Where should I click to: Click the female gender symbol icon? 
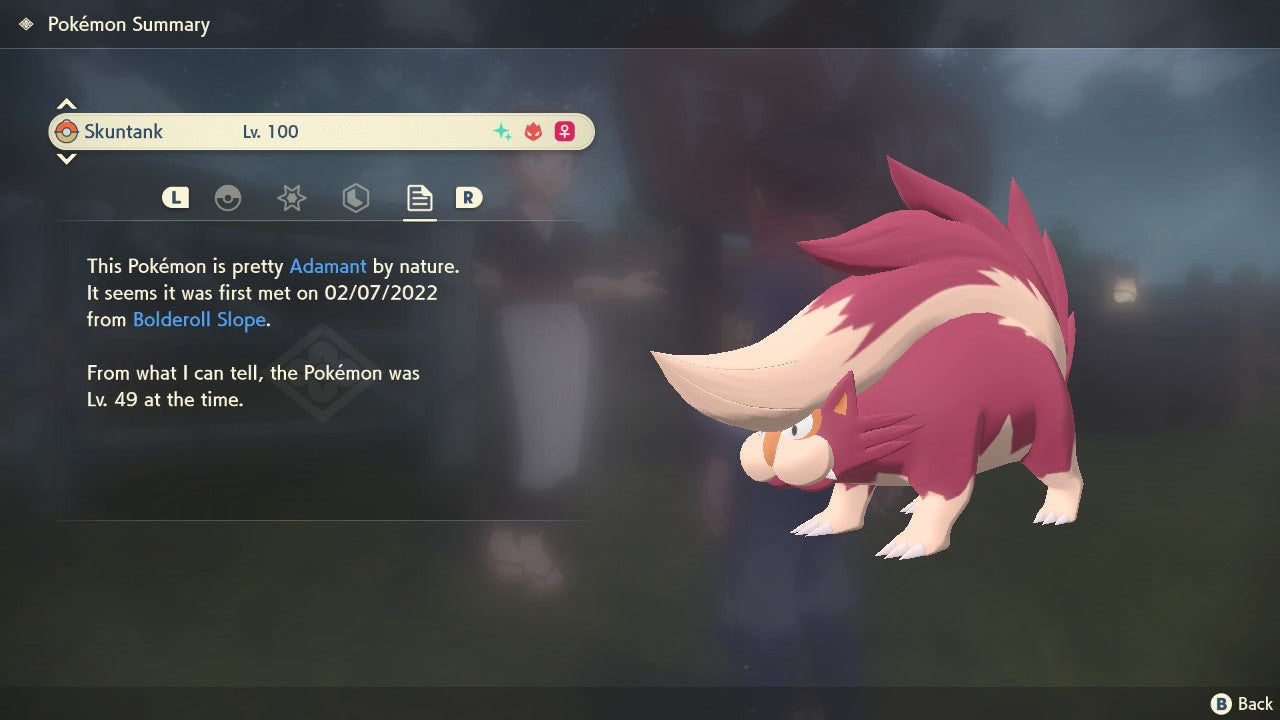coord(564,131)
